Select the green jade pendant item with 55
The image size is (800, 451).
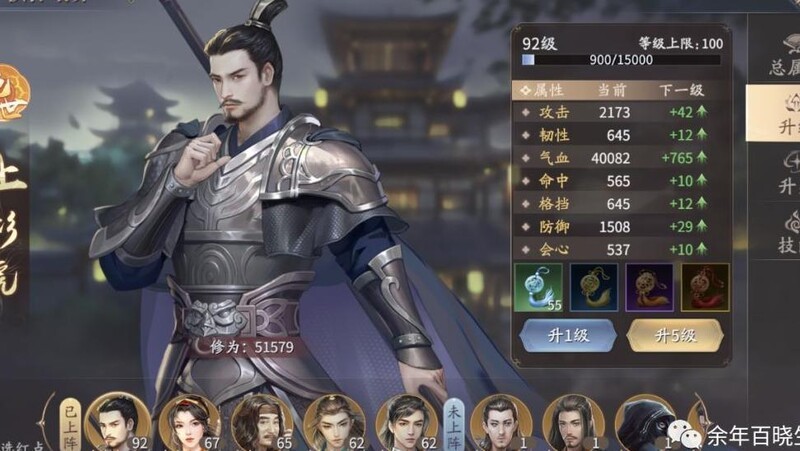coord(538,287)
